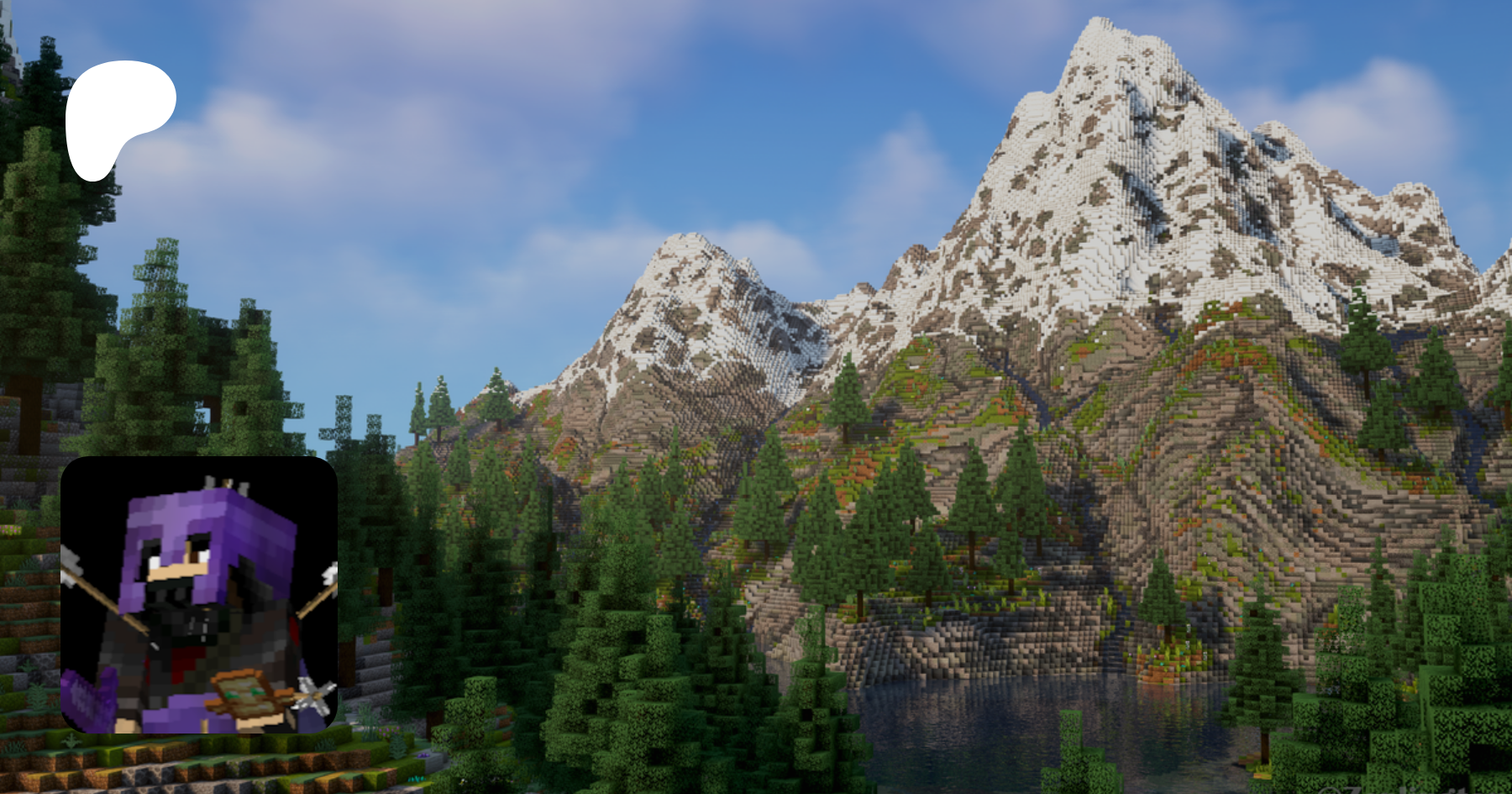This screenshot has width=1512, height=794.
Task: Open the purple-hooded character avatar thumbnail
Action: [199, 595]
